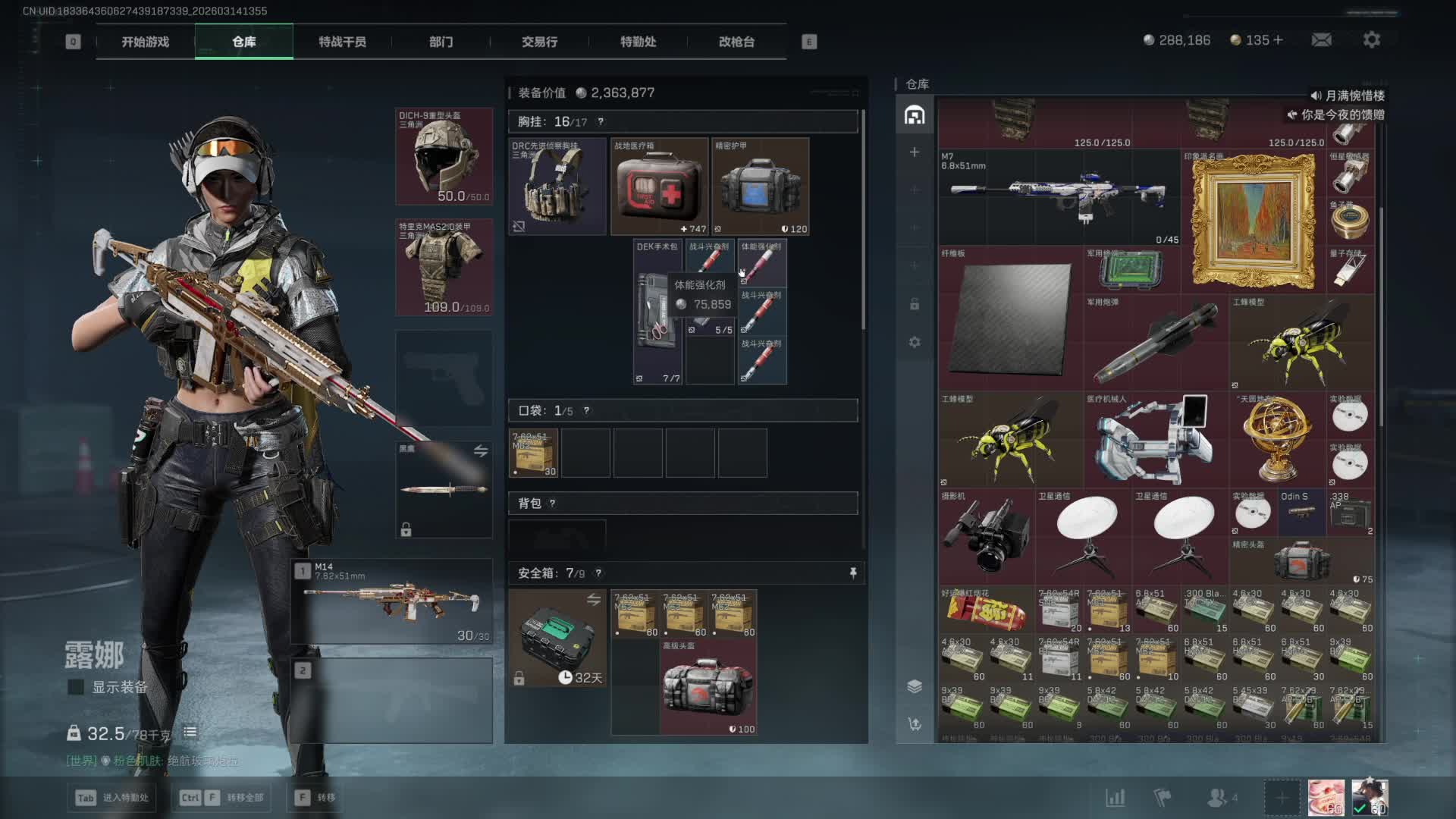Toggle the 显示装备 checkbox
The height and width of the screenshot is (819, 1456).
[x=76, y=687]
